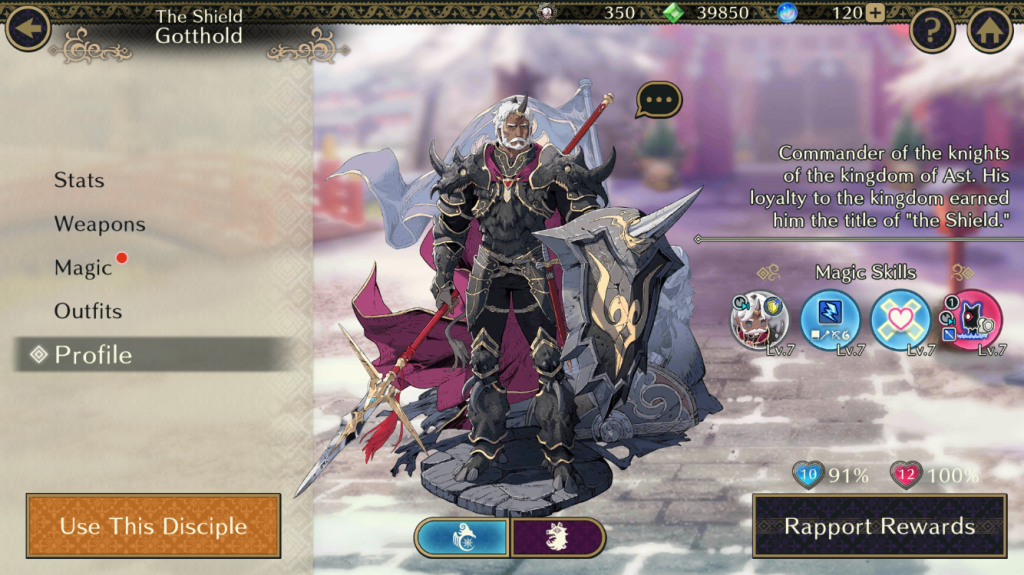
Task: Switch to the purple outfit toggle
Action: [558, 537]
